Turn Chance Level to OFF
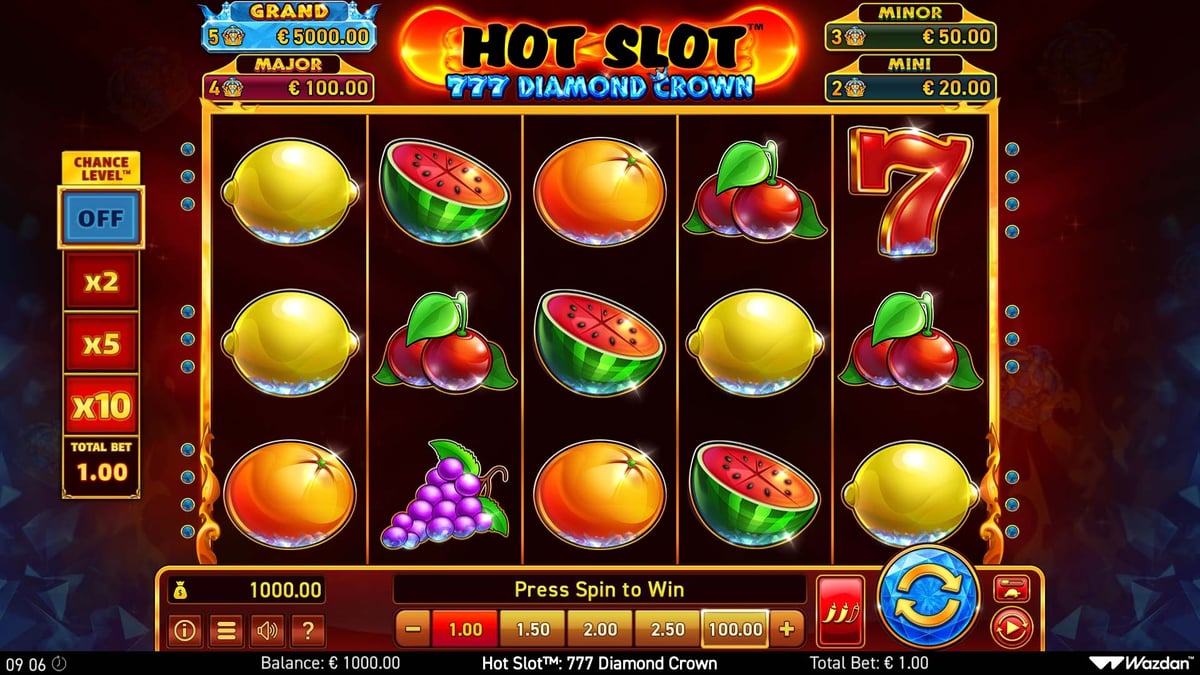Viewport: 1200px width, 675px height. click(x=101, y=218)
